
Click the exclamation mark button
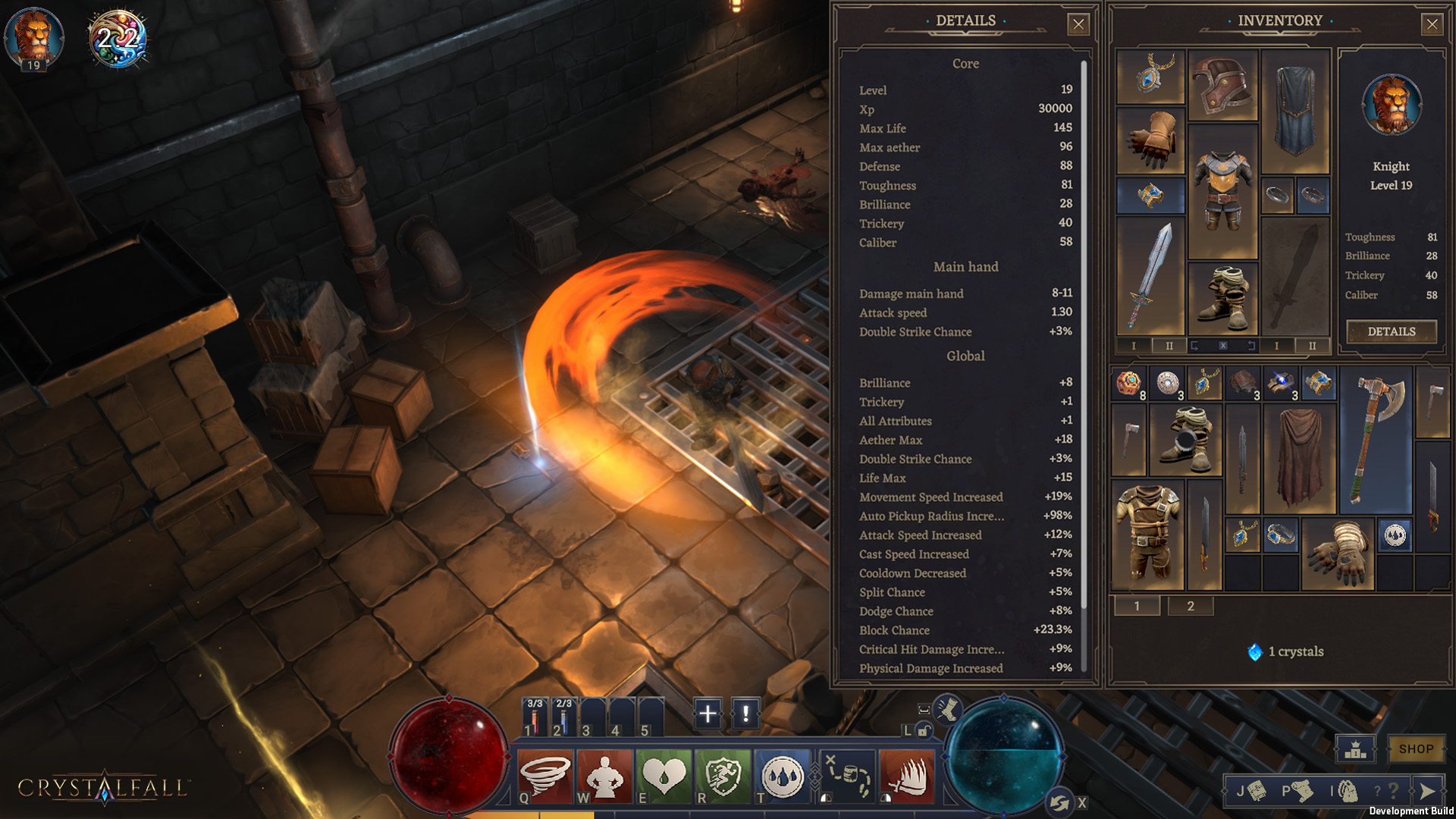tap(745, 714)
